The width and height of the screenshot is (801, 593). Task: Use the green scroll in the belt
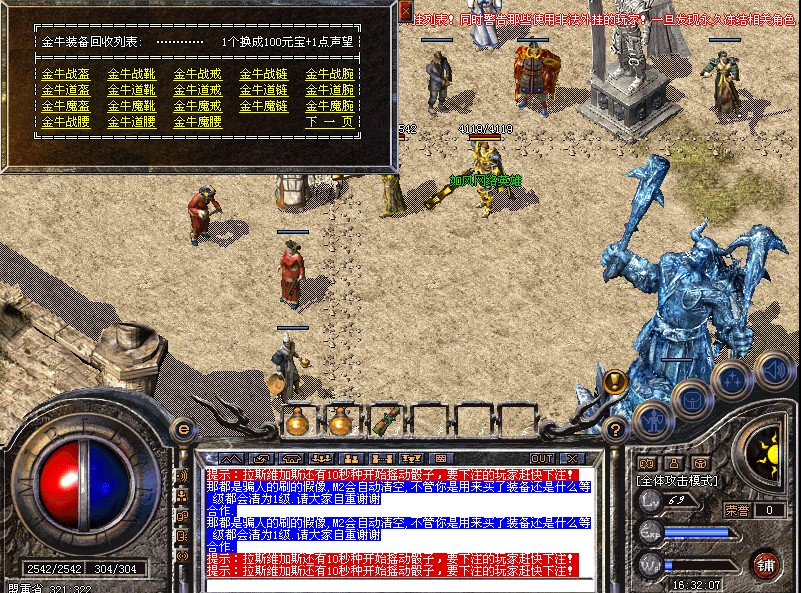[382, 421]
